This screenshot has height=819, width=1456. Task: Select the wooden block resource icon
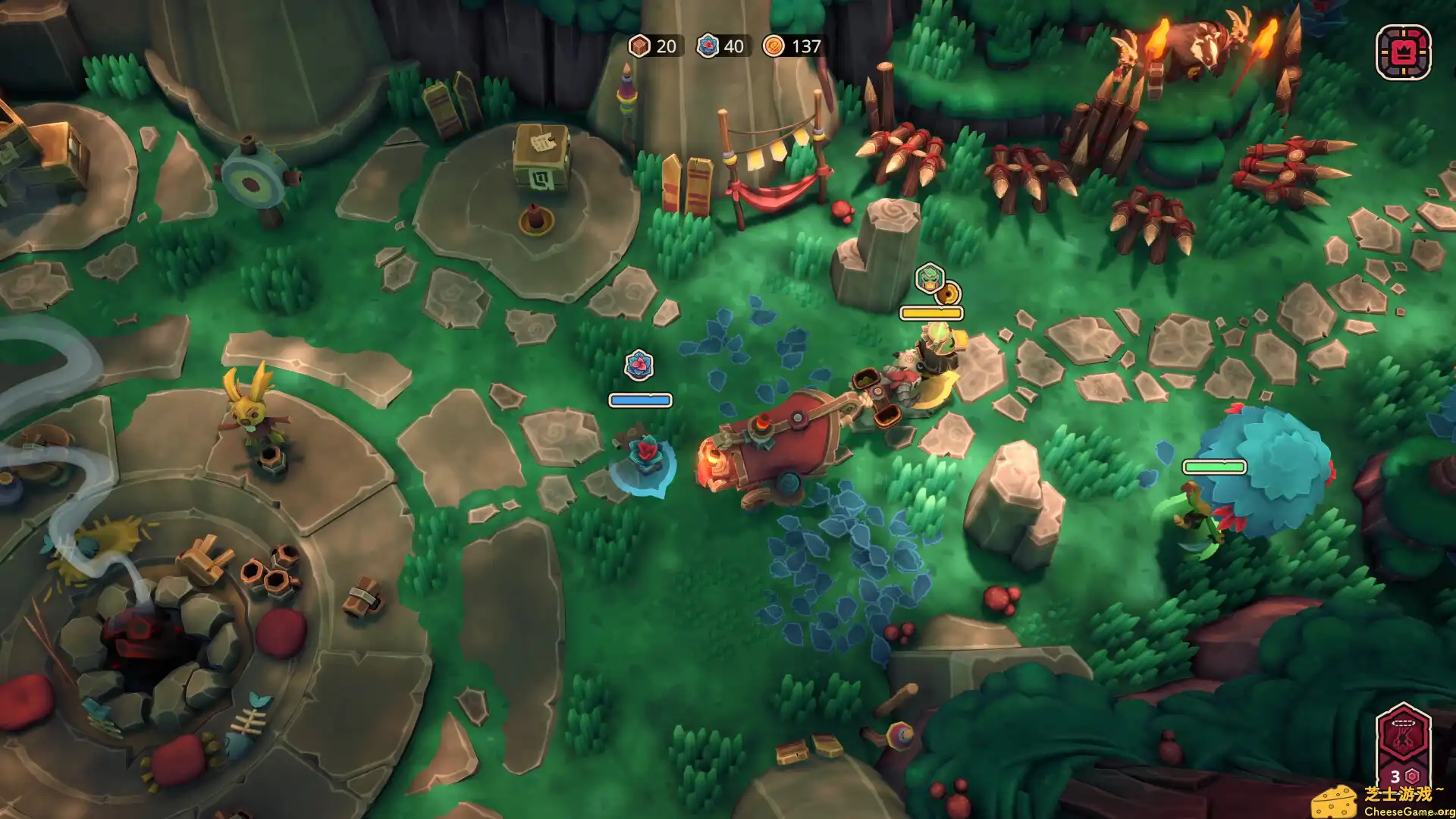point(639,46)
